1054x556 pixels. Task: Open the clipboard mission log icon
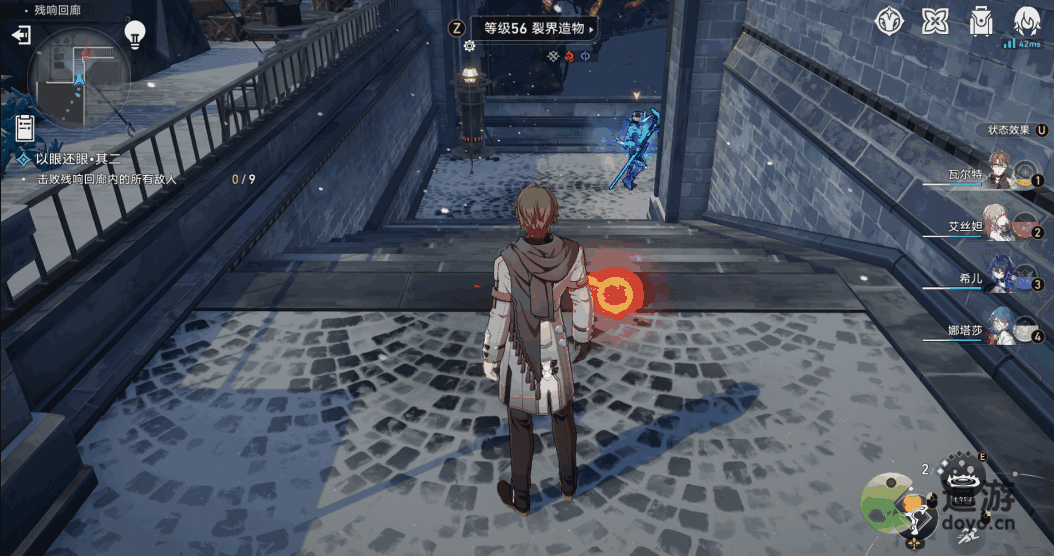[x=25, y=128]
